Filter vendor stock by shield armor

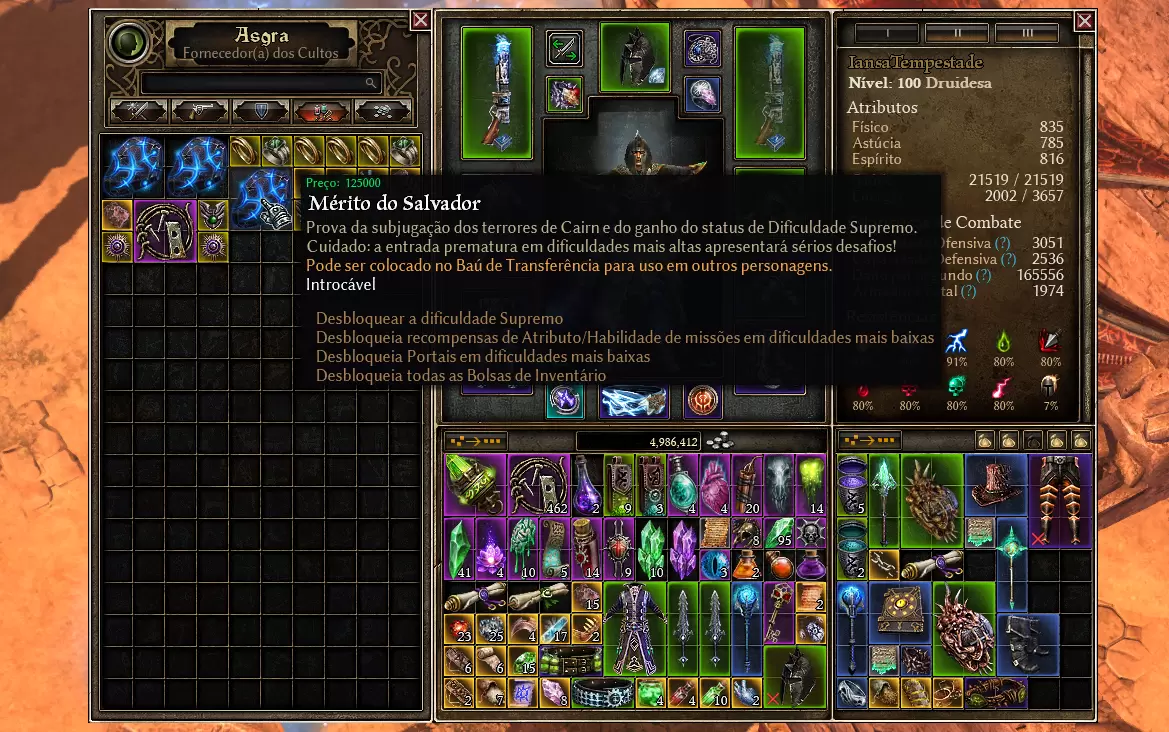click(x=260, y=110)
